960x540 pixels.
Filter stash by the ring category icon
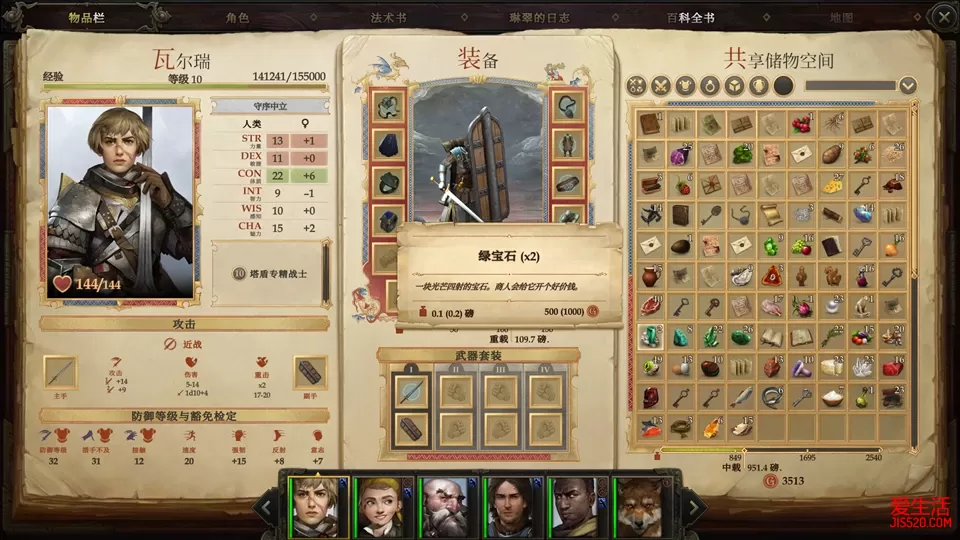click(x=710, y=86)
